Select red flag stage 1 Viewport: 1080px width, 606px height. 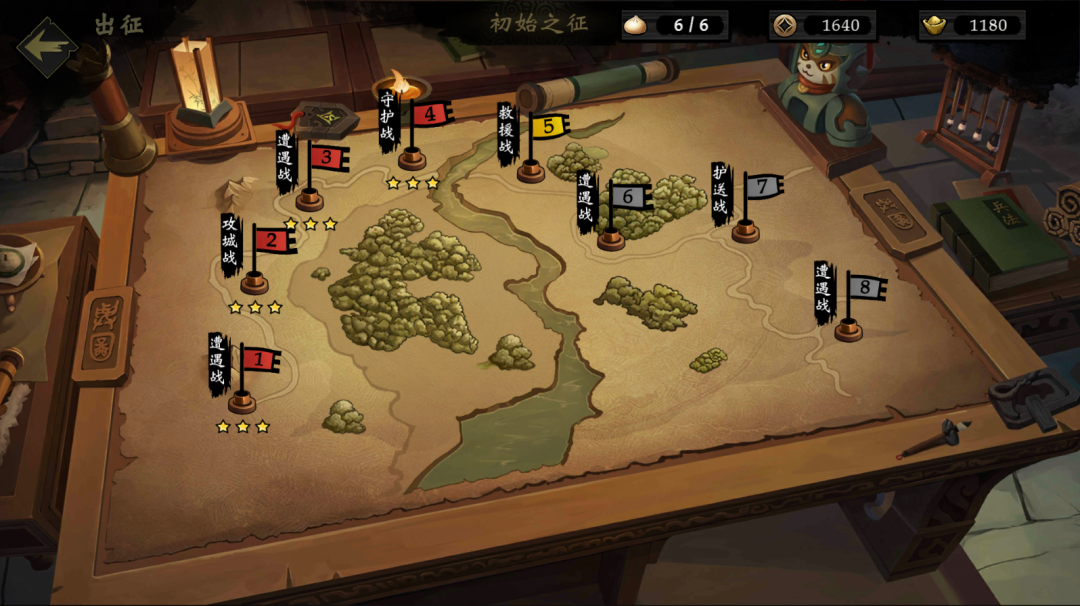point(258,360)
